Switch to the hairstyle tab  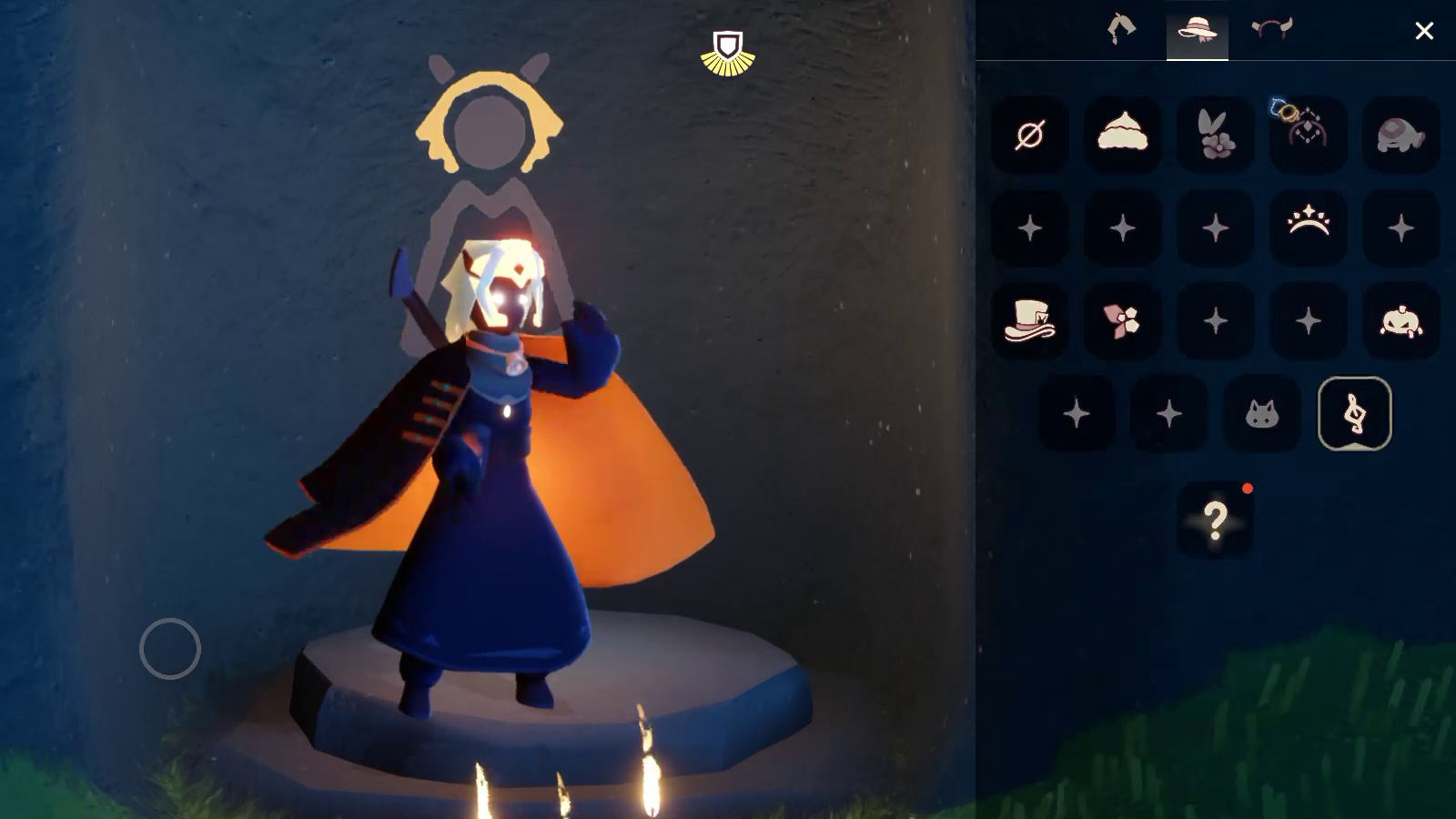tap(1121, 29)
